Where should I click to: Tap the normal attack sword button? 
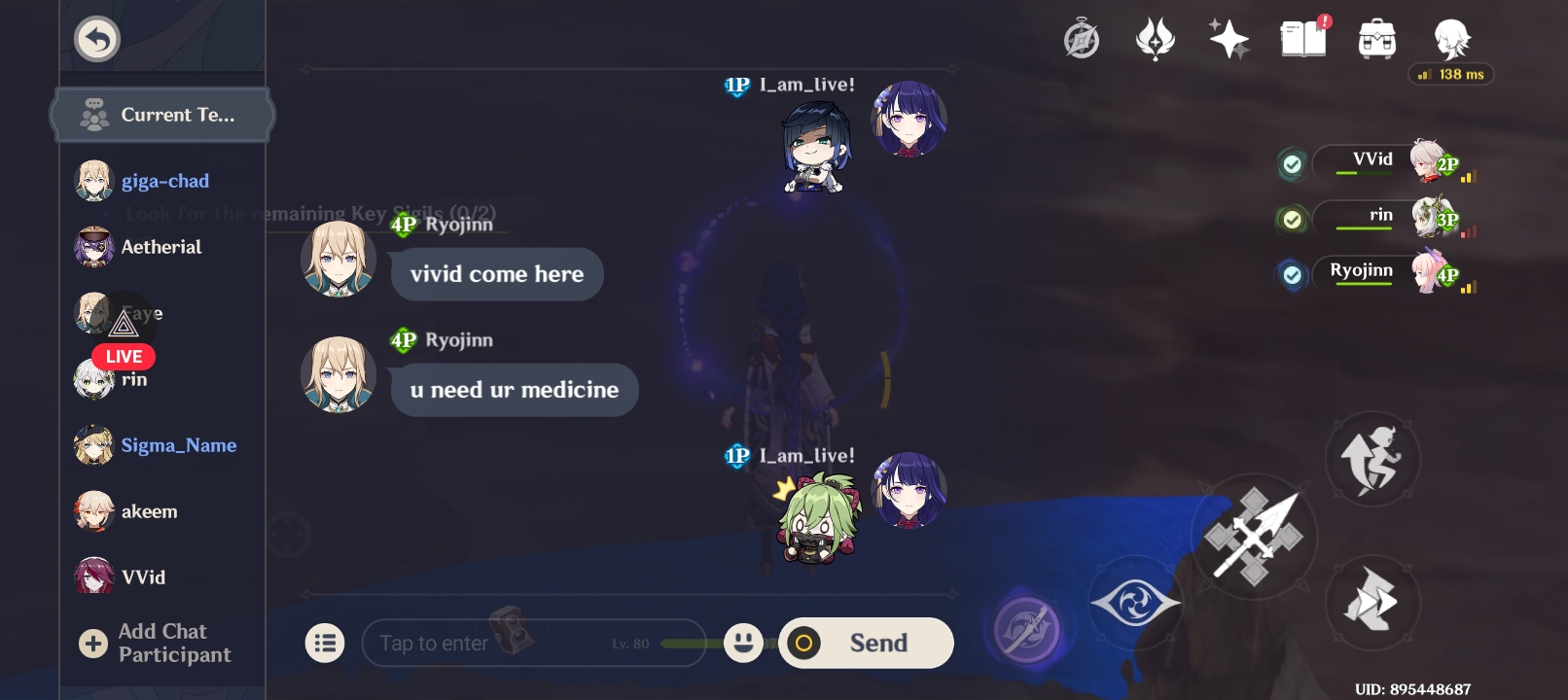click(1258, 536)
